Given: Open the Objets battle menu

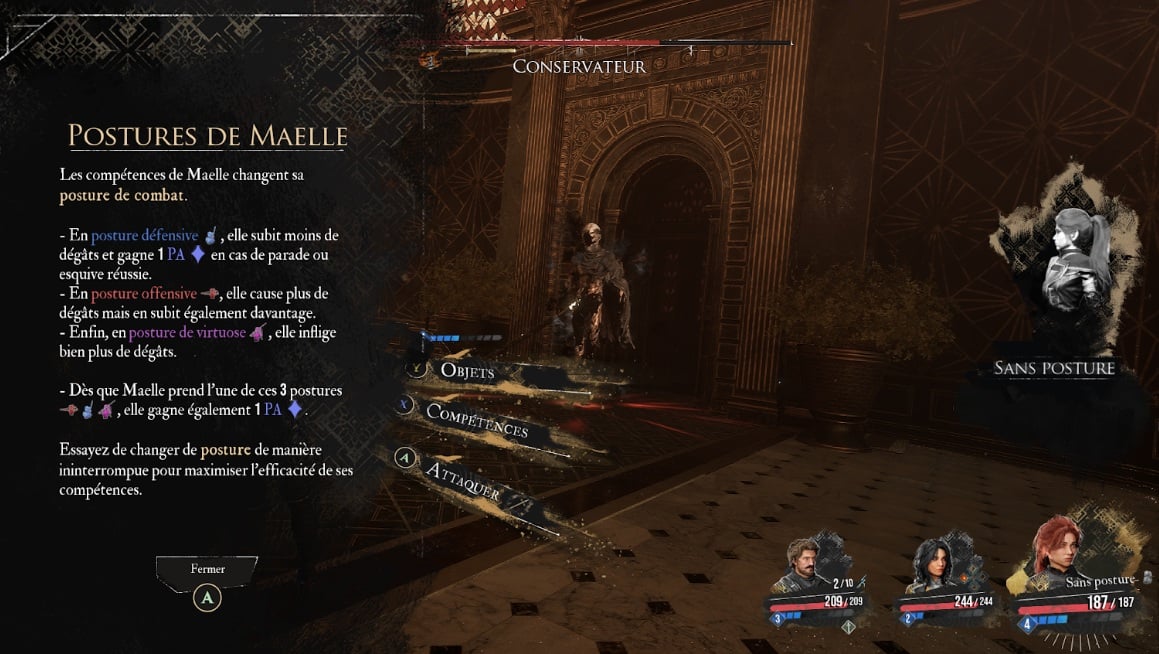Looking at the screenshot, I should 467,371.
